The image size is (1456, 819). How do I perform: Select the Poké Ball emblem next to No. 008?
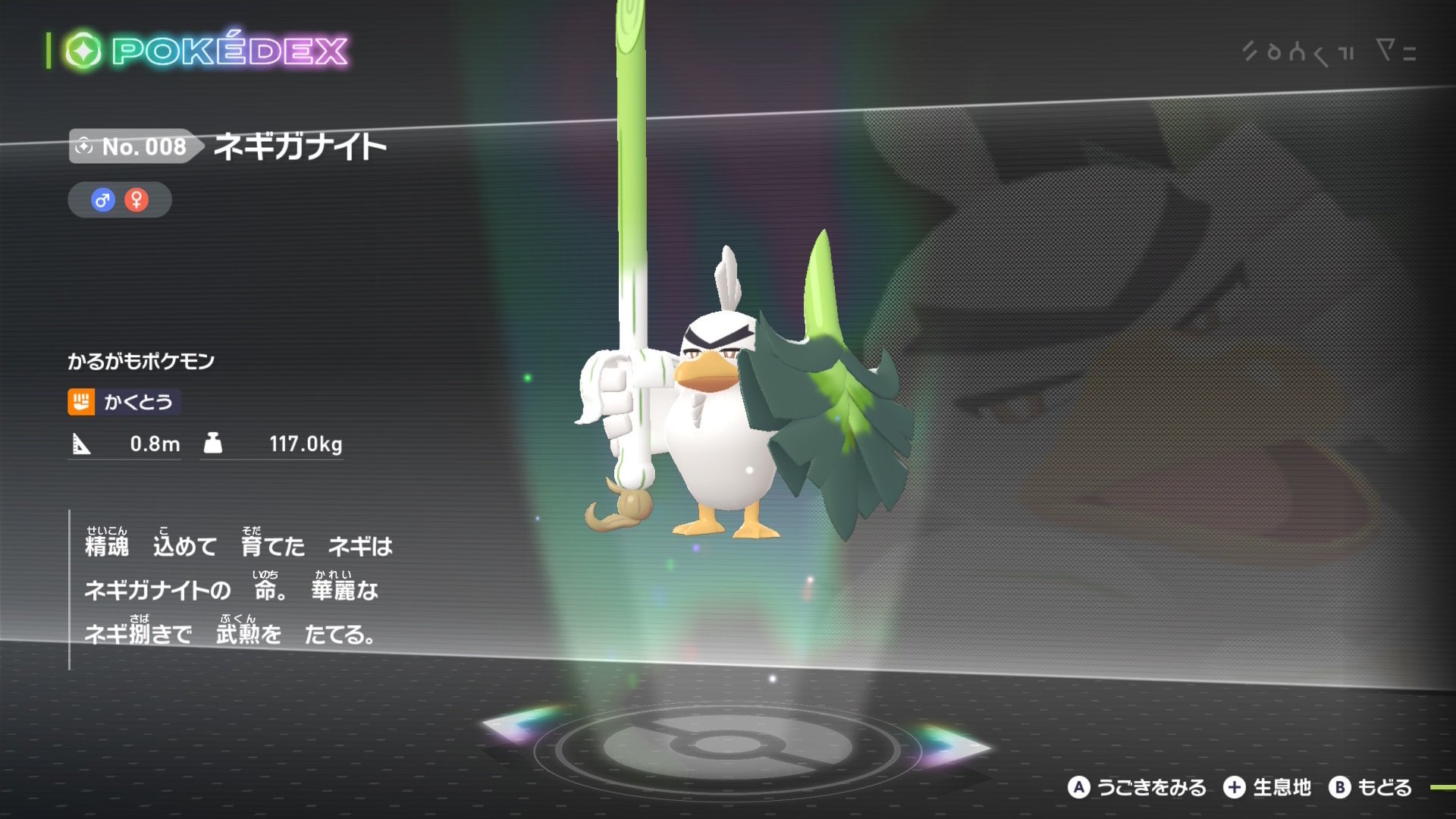(x=84, y=147)
